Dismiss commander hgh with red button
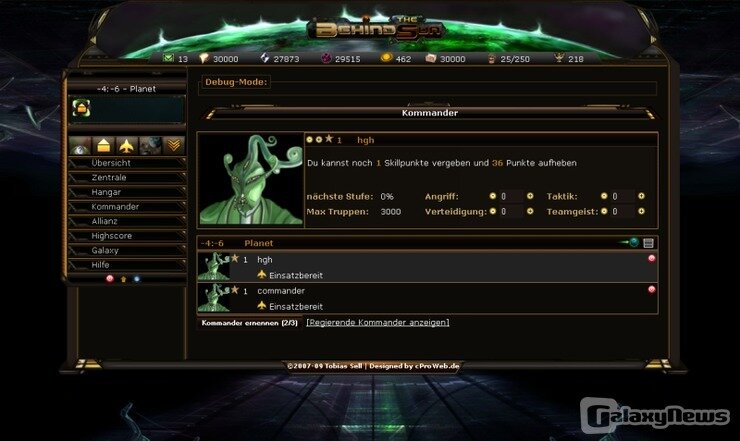Viewport: 740px width, 441px height. coord(652,259)
